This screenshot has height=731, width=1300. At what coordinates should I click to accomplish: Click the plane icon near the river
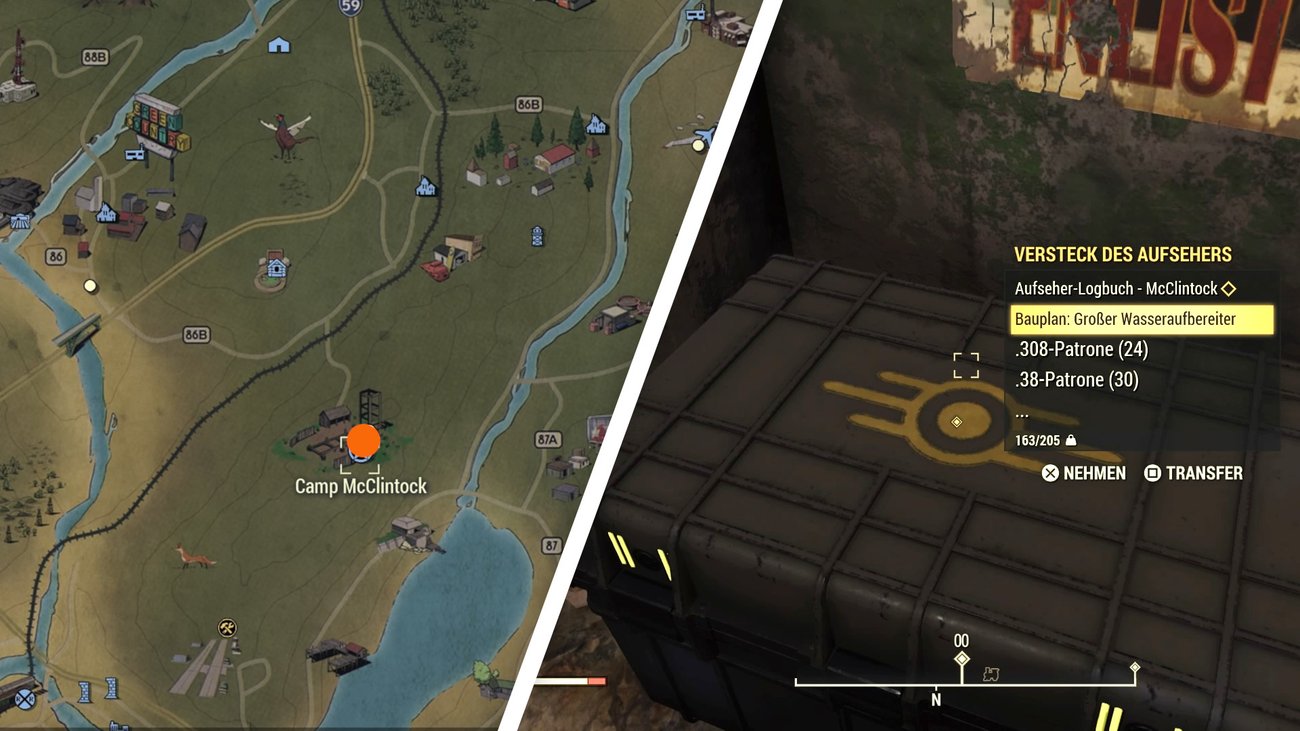tap(704, 133)
